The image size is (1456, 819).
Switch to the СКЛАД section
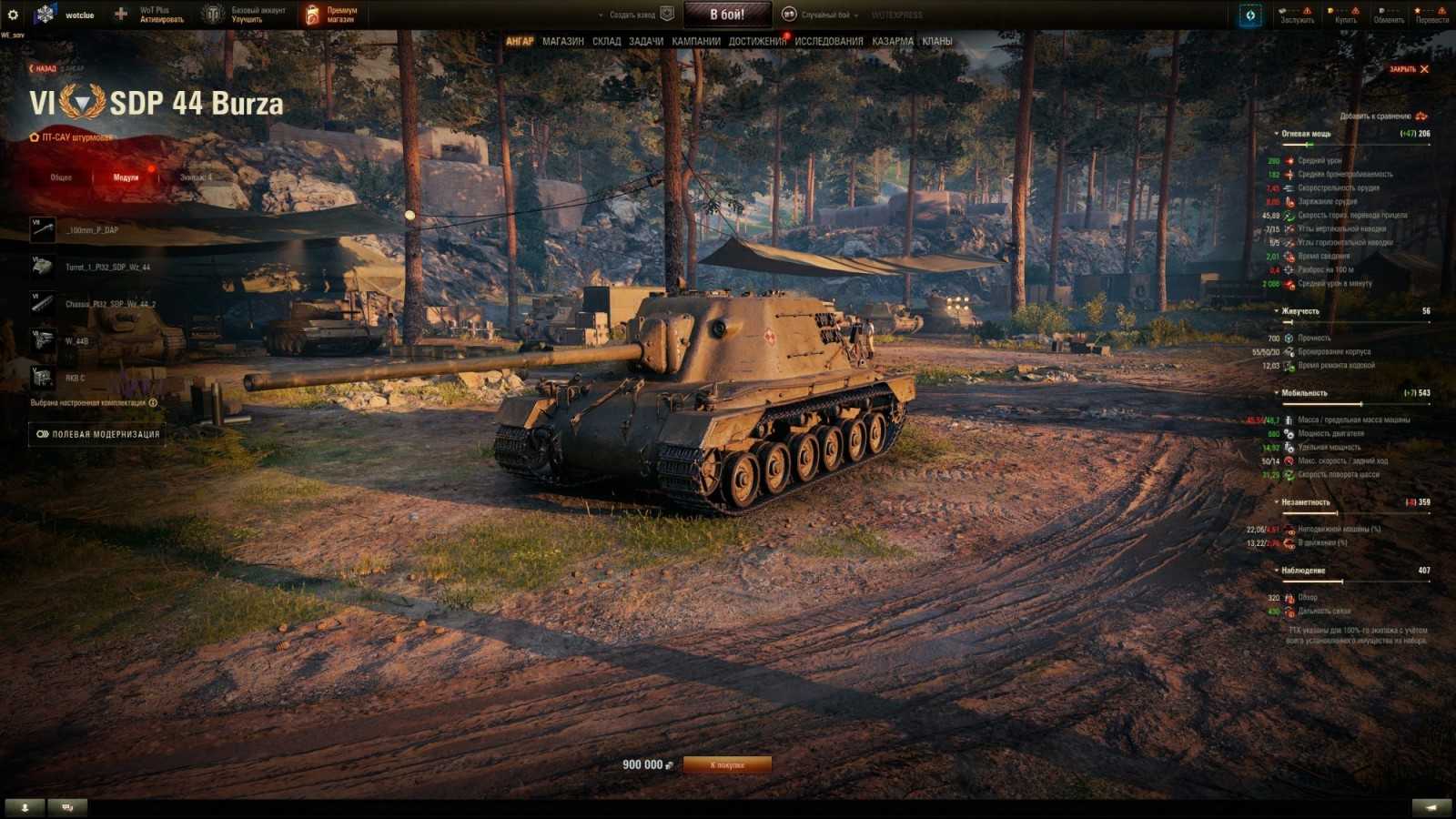point(606,42)
